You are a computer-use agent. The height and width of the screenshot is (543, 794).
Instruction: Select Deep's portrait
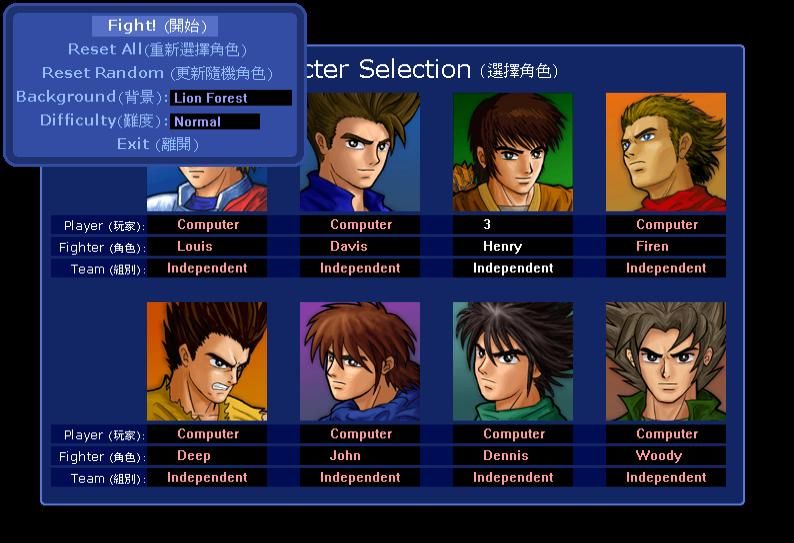point(207,361)
